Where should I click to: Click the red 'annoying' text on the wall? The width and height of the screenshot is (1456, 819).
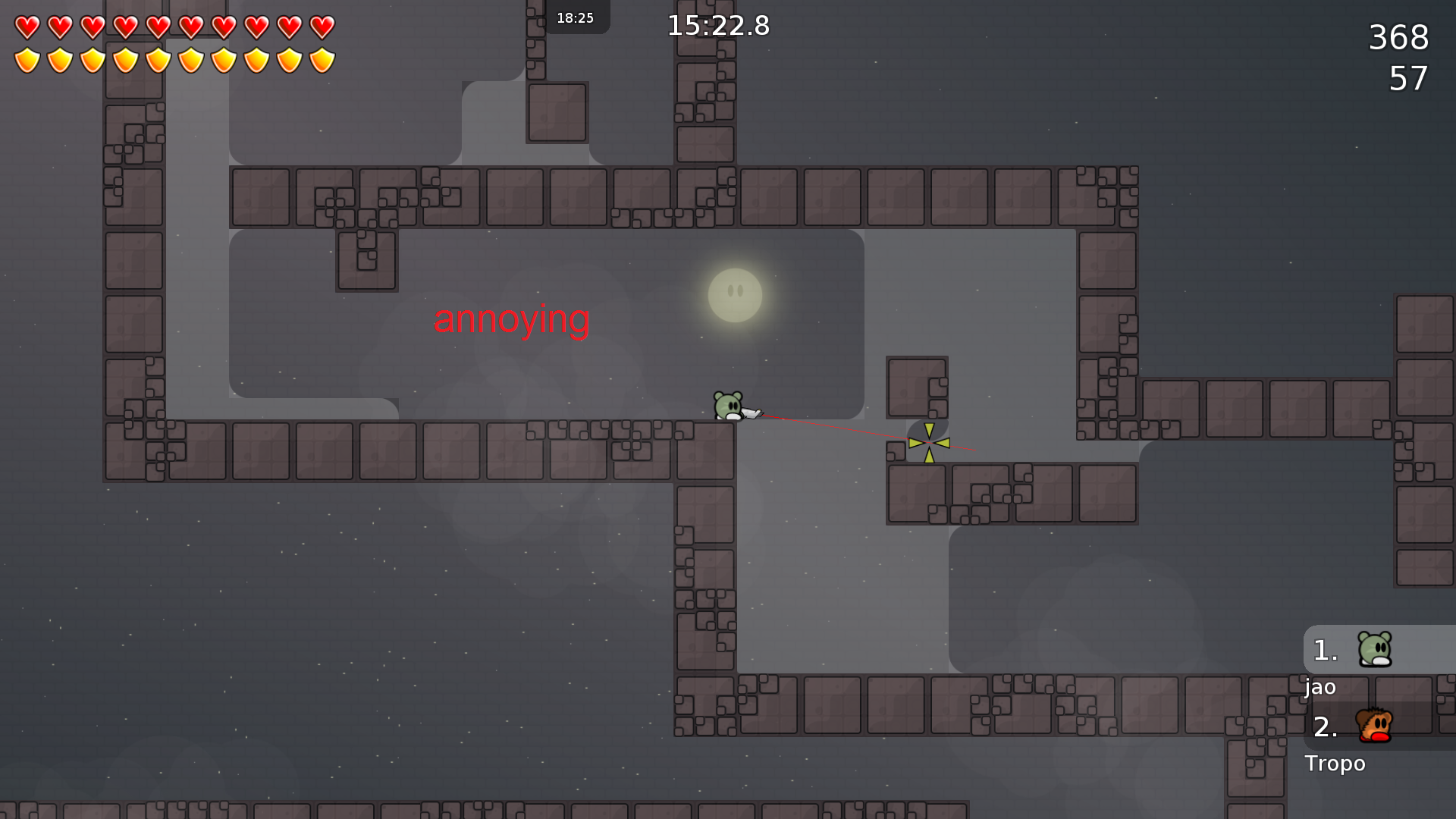[512, 319]
